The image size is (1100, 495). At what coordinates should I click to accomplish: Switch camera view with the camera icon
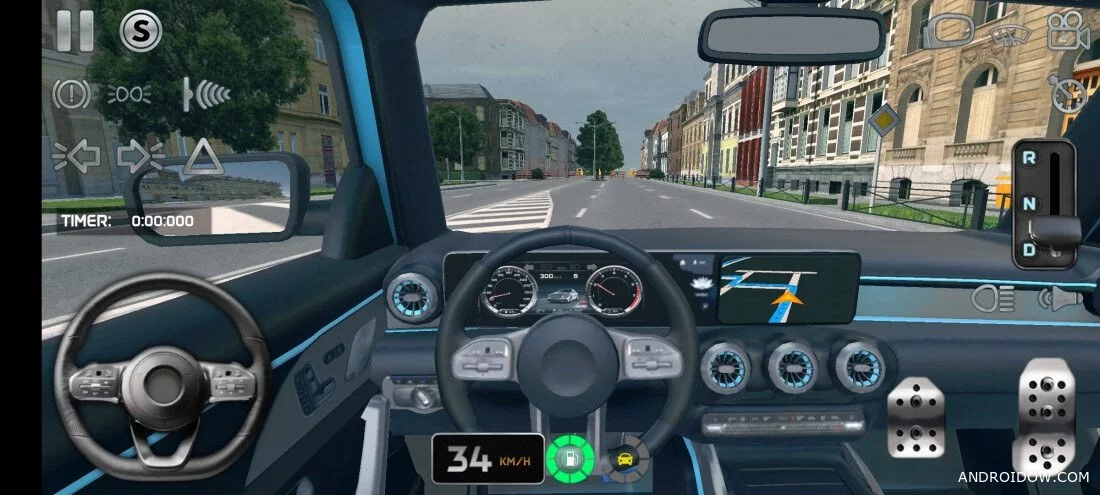coord(1068,30)
